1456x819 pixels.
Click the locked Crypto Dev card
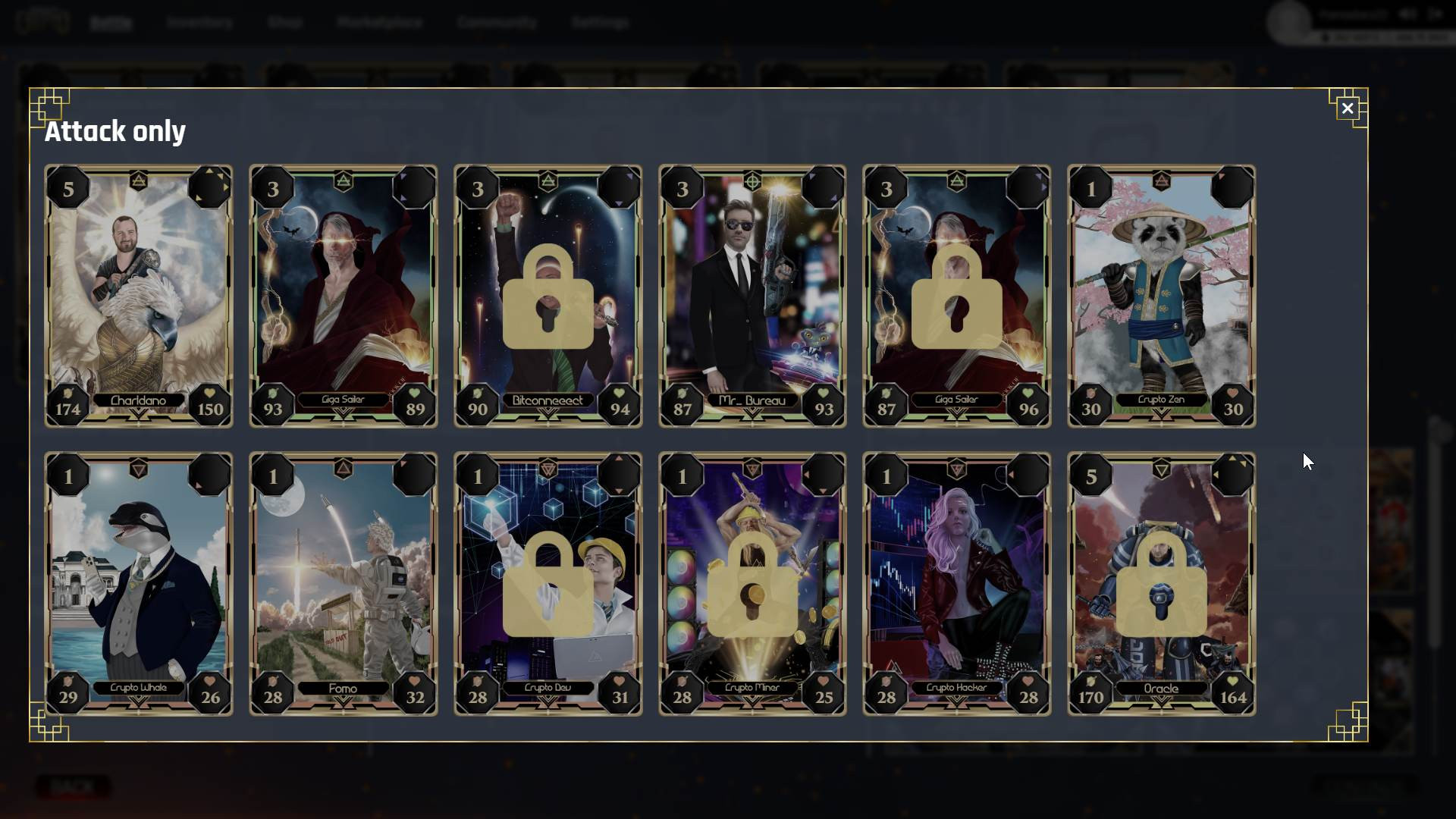point(548,584)
